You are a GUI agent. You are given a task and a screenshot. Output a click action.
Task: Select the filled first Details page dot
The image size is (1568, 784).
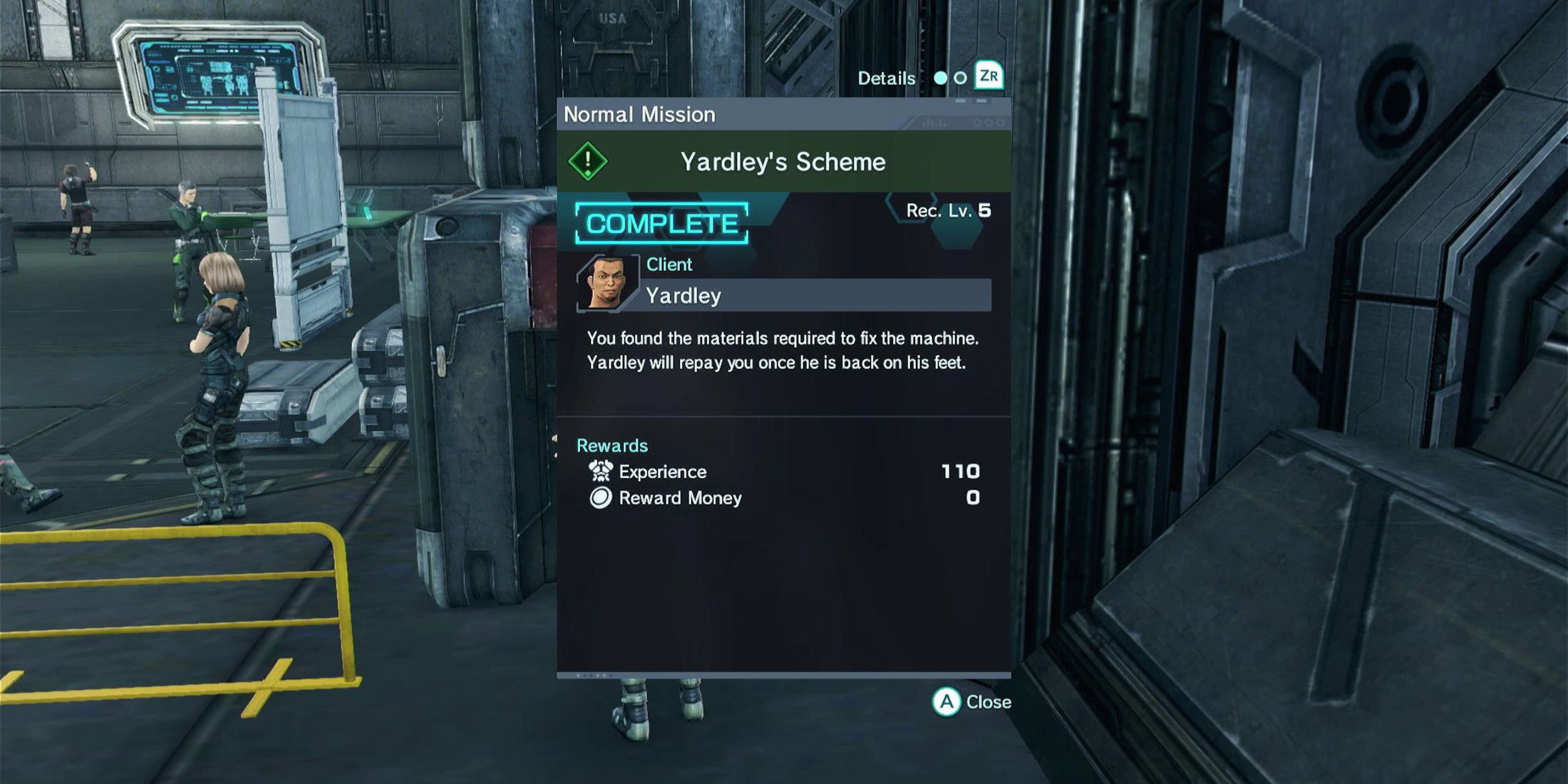941,78
